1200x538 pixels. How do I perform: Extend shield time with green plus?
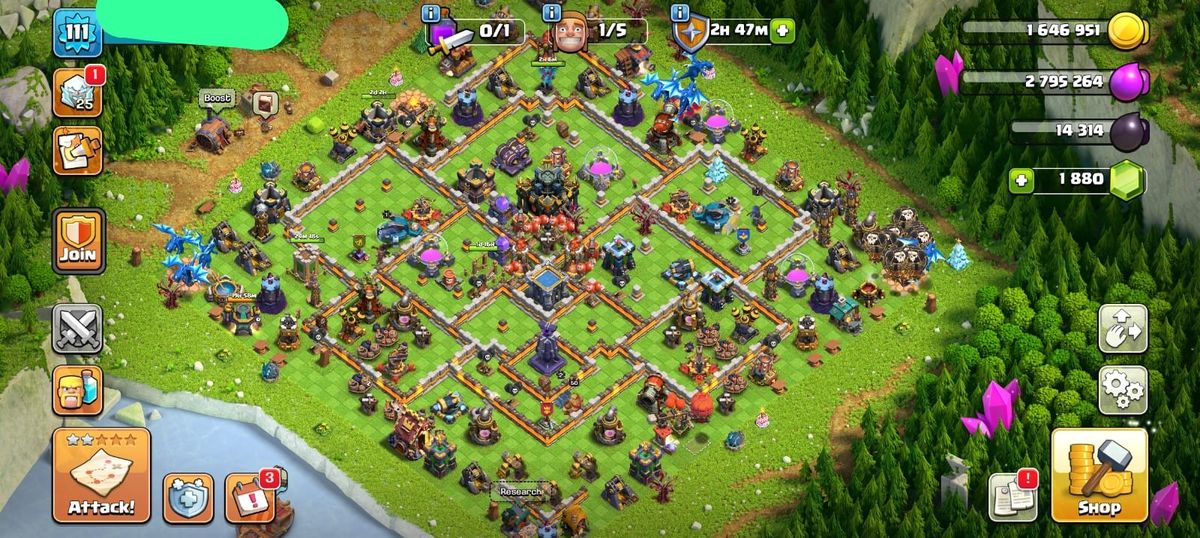pos(780,30)
